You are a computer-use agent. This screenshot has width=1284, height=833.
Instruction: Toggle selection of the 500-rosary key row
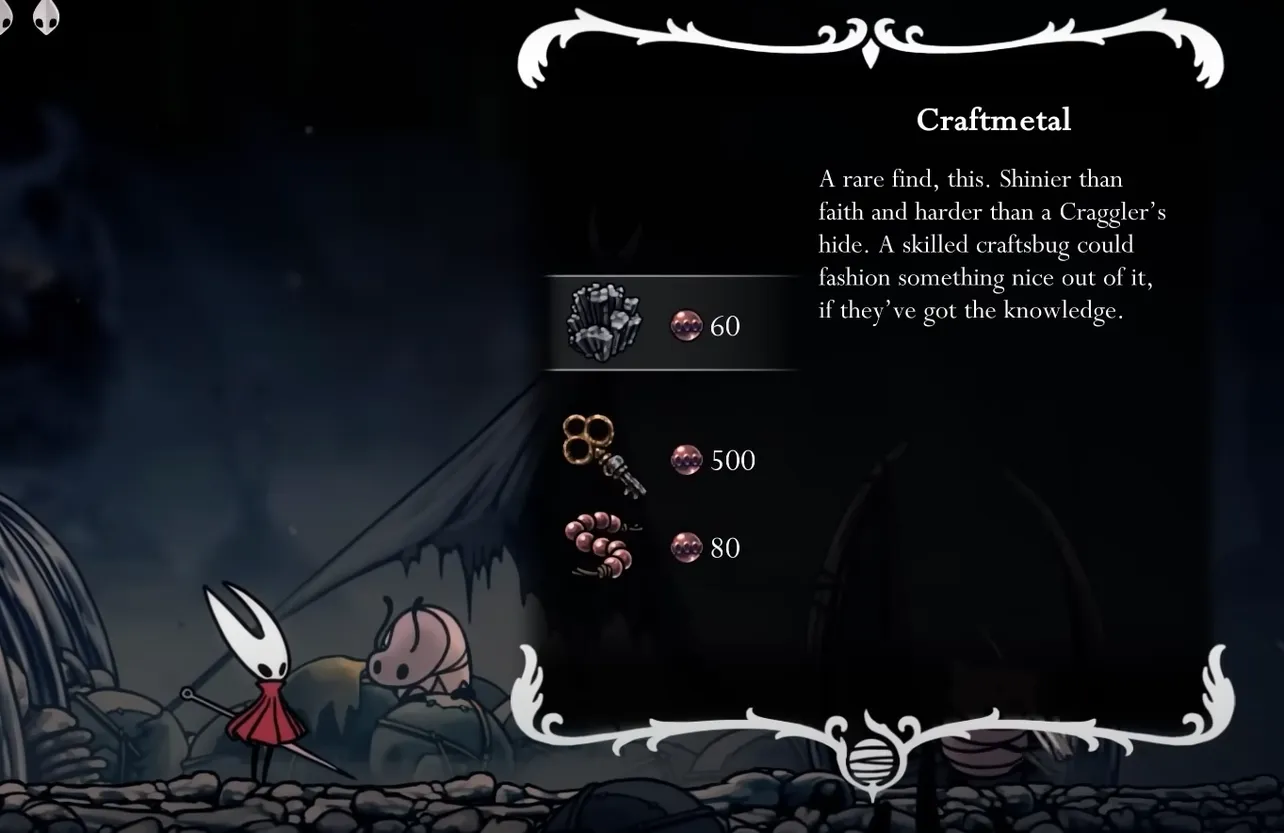(668, 460)
